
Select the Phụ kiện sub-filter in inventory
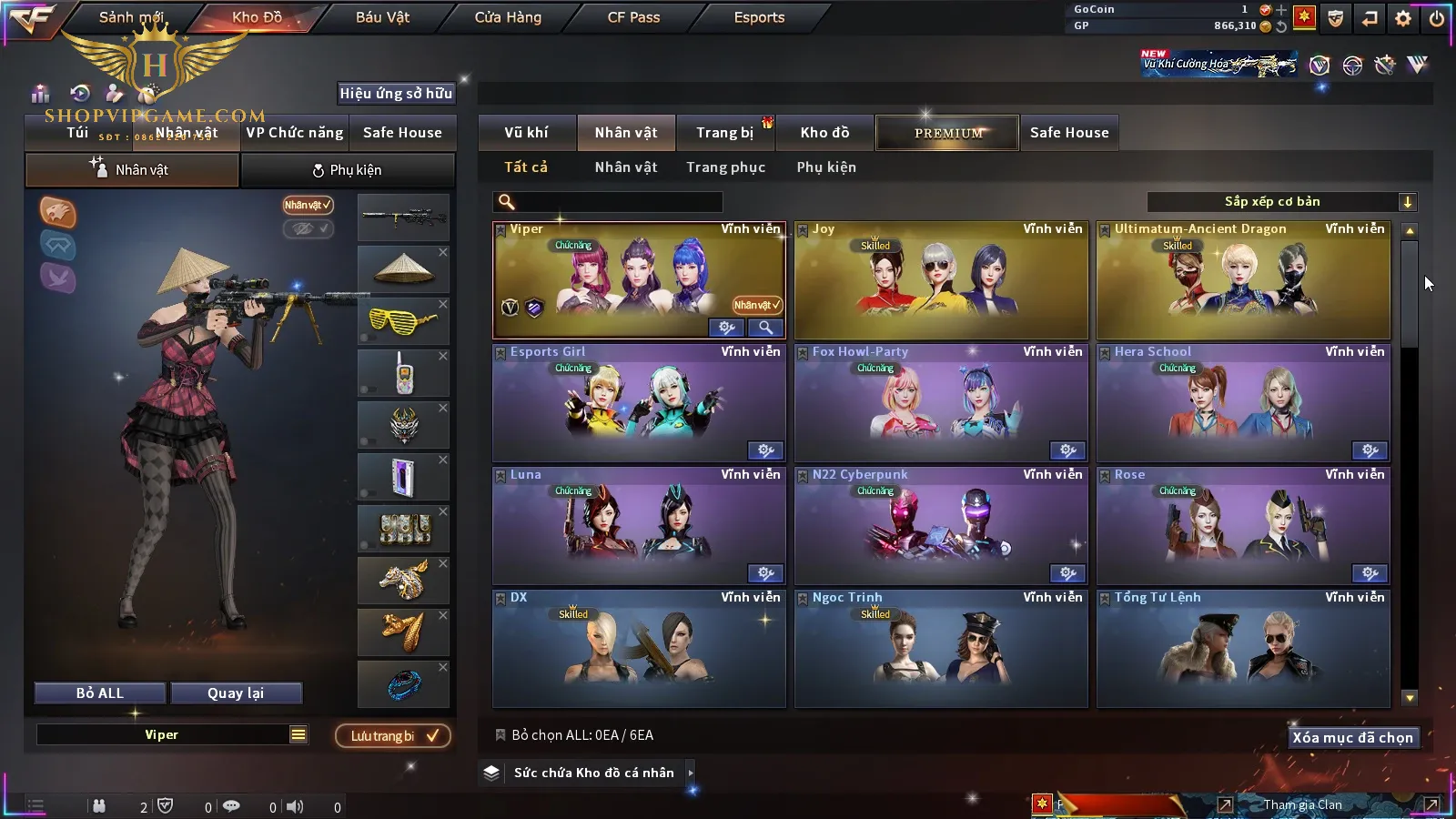coord(826,167)
